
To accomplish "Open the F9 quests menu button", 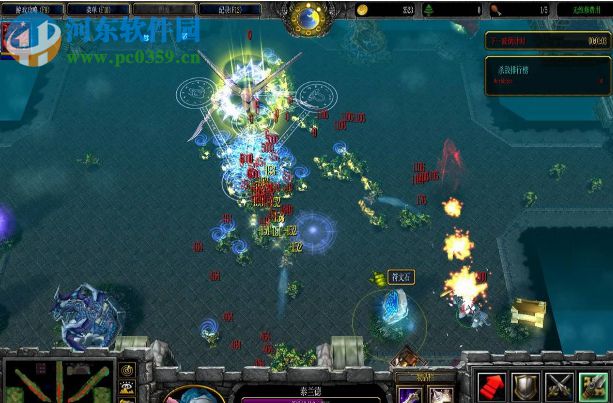I will [31, 9].
